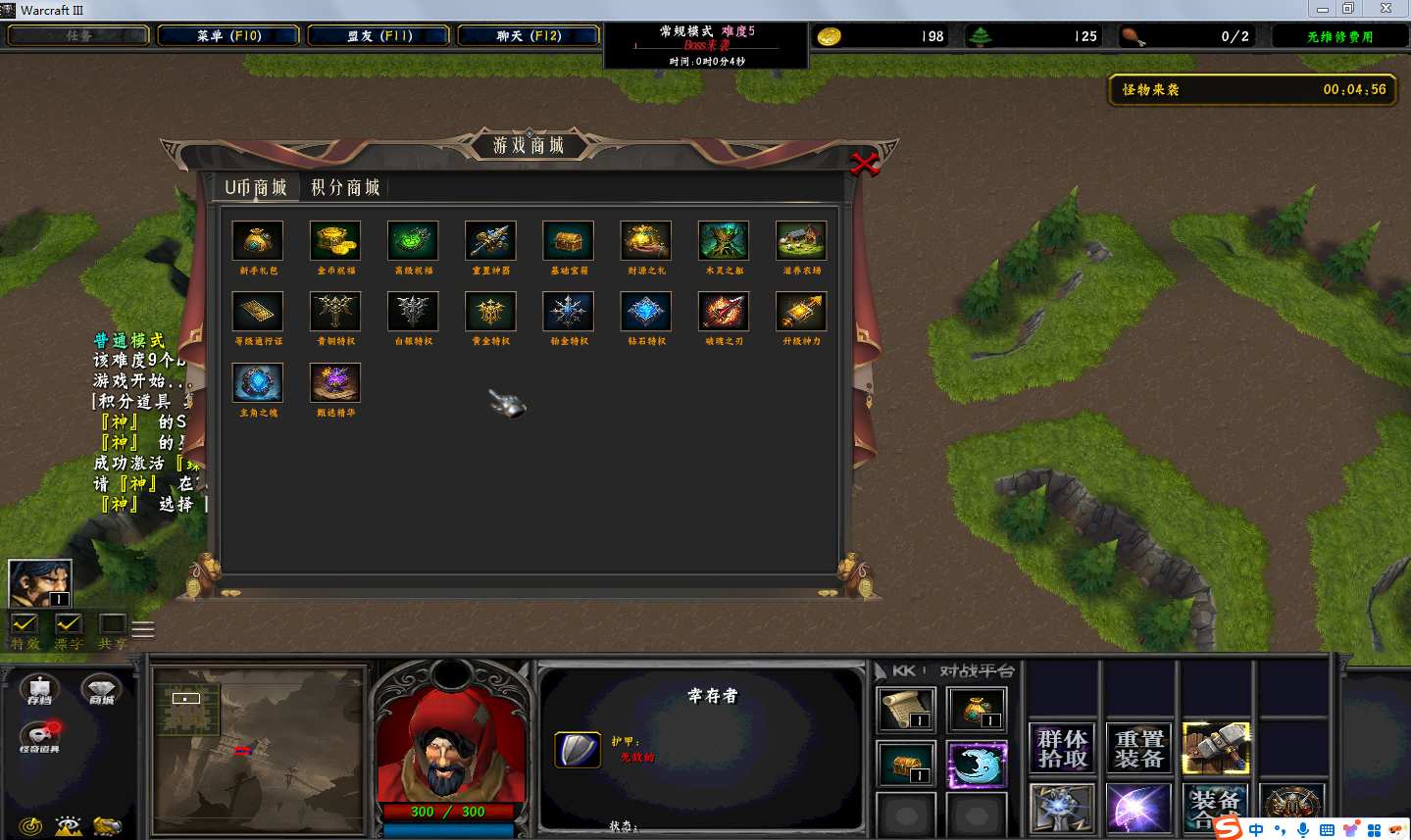Open the 聊天 (F12) chat log

[529, 36]
